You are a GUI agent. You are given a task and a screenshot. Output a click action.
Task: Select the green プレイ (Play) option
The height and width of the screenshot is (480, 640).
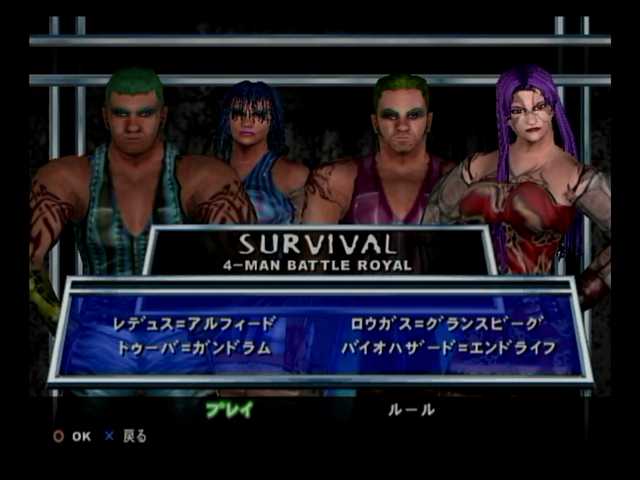click(229, 409)
